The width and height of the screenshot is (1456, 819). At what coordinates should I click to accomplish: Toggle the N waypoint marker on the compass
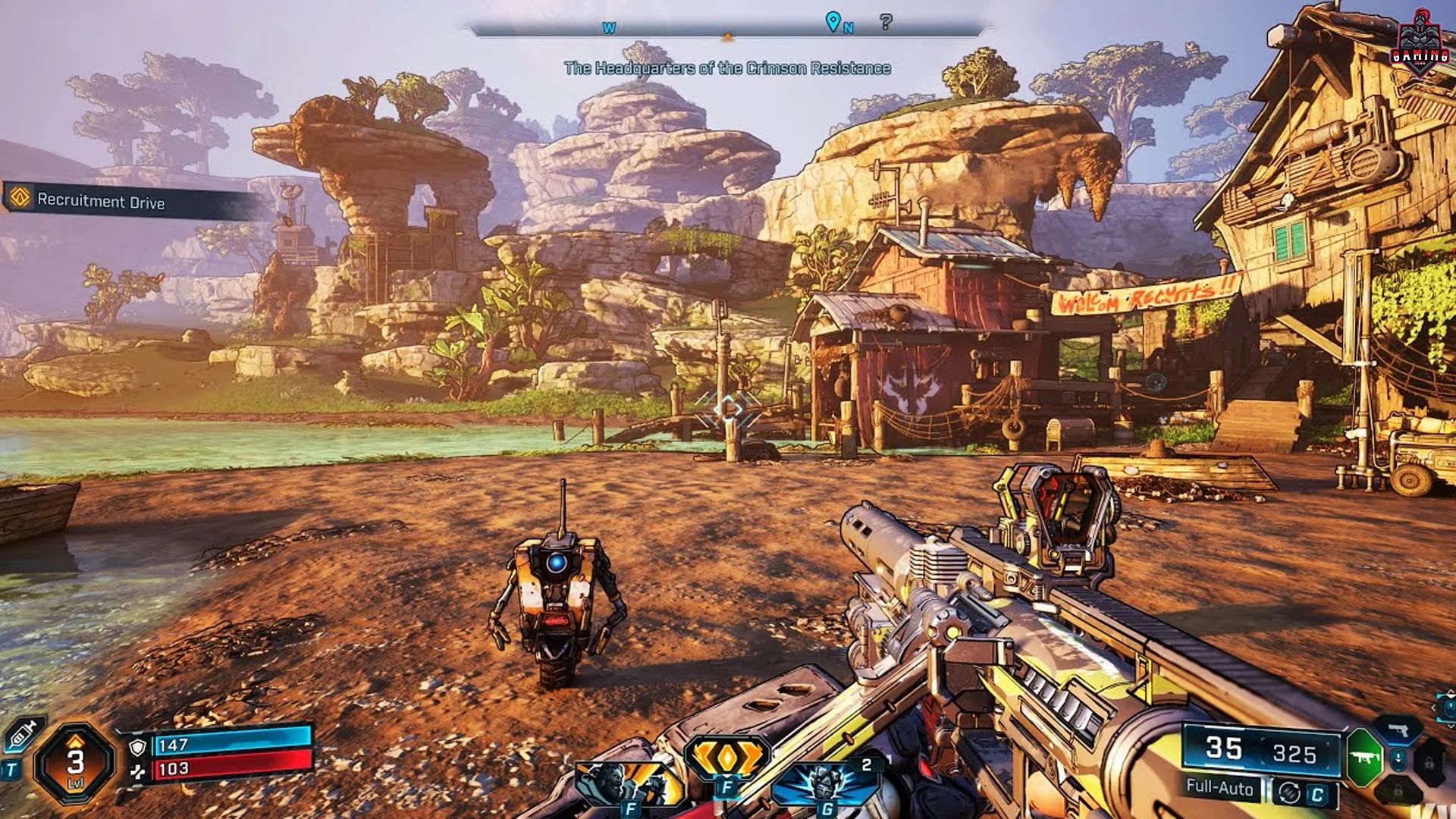tap(834, 23)
